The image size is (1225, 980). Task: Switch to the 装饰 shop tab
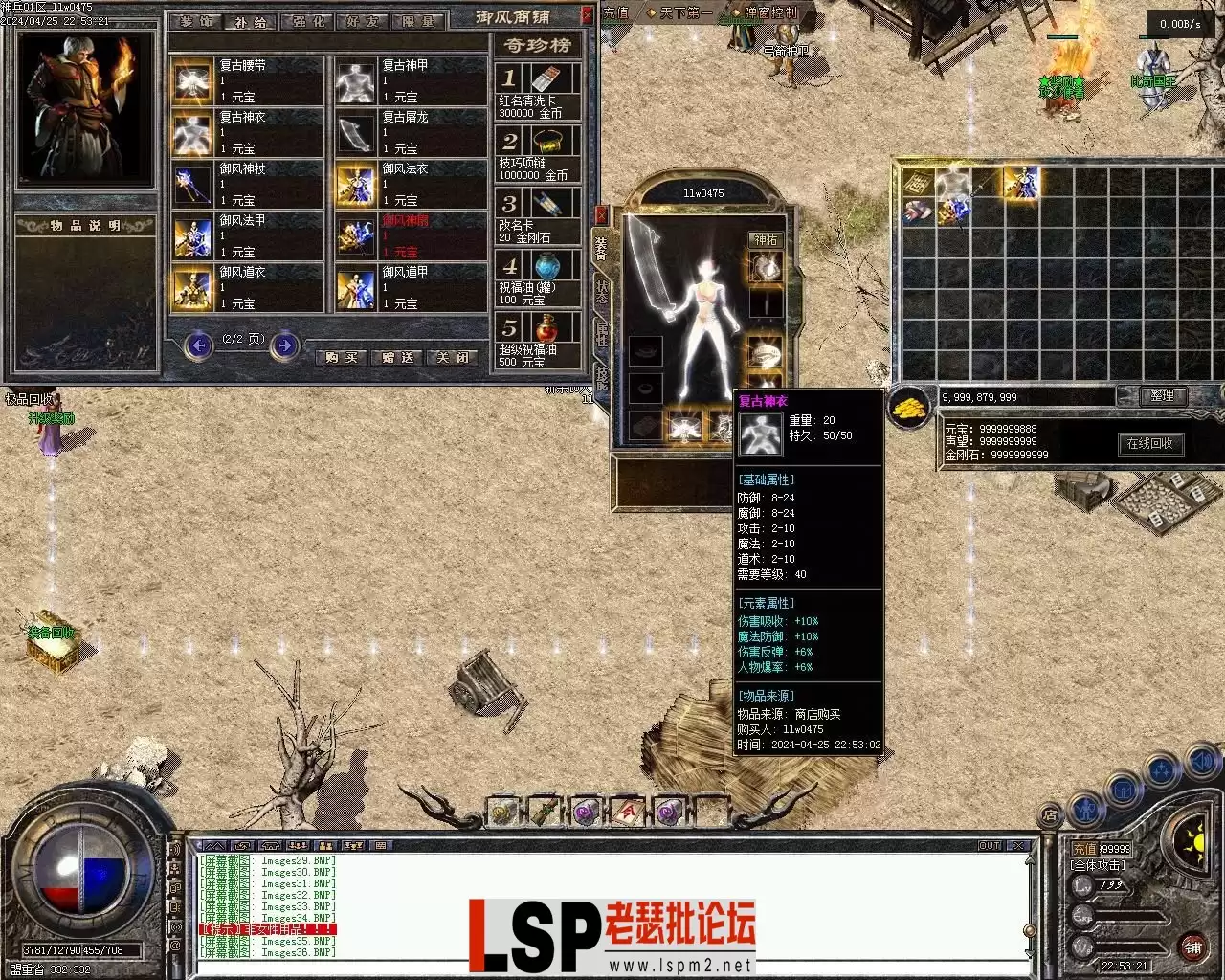tap(196, 21)
